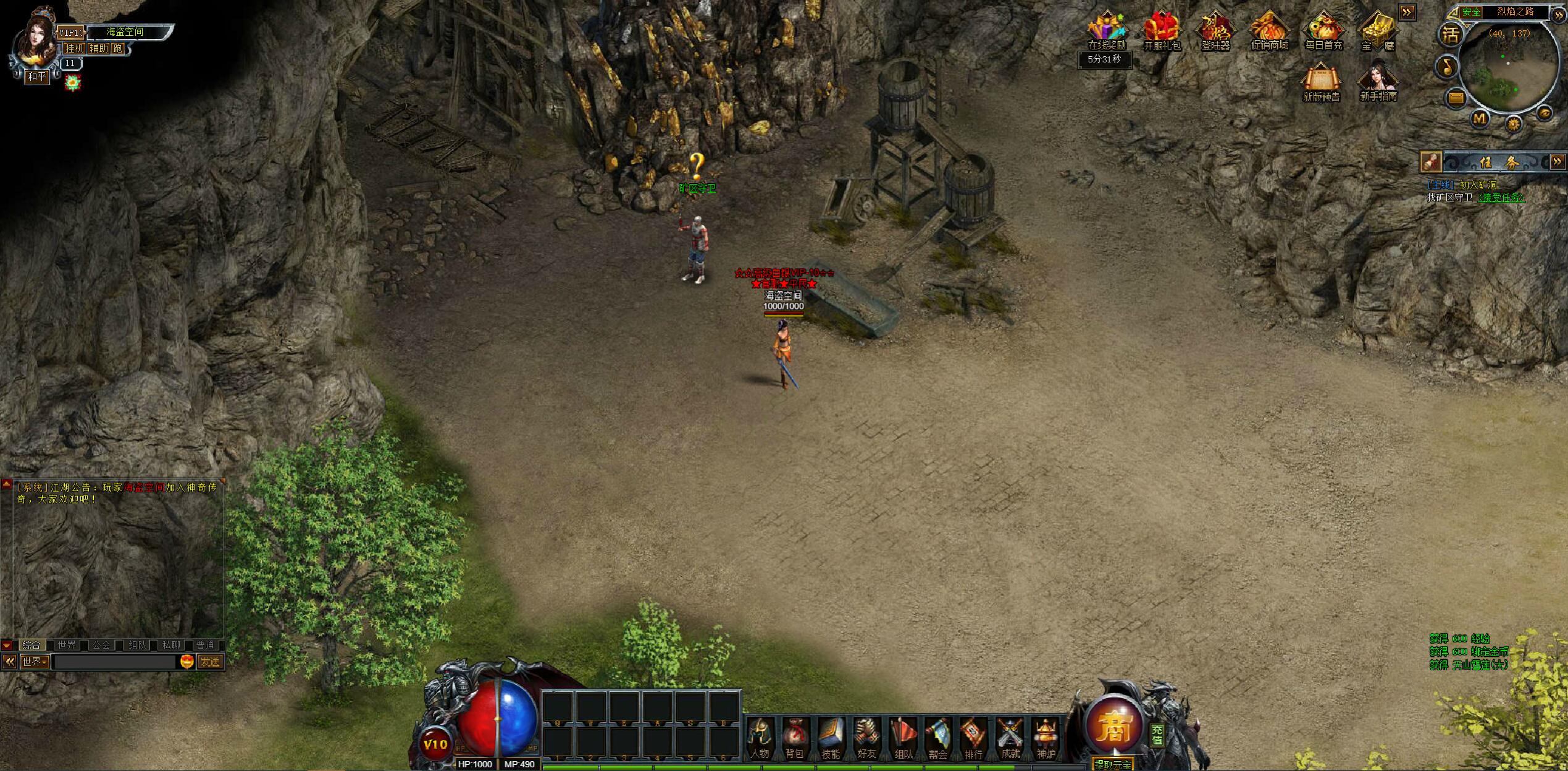Click the 充值 recharge button
Viewport: 1568px width, 771px height.
point(1157,735)
